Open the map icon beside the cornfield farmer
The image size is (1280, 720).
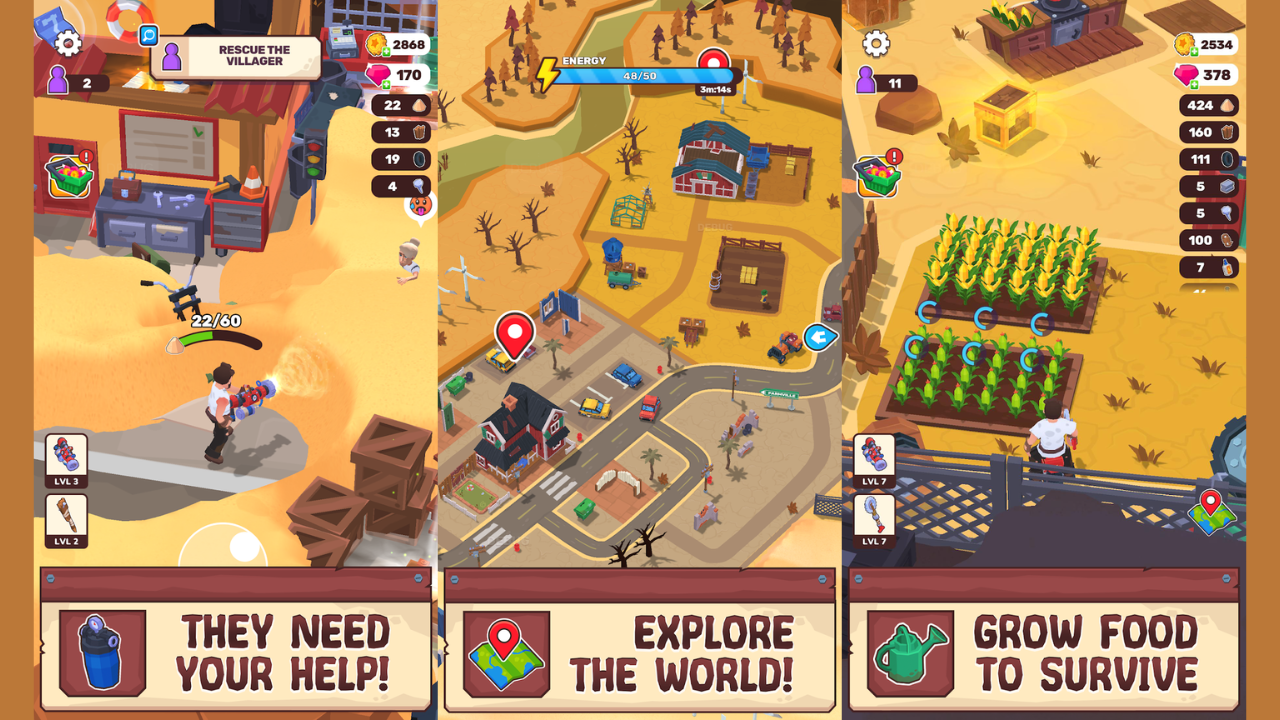coord(1211,511)
